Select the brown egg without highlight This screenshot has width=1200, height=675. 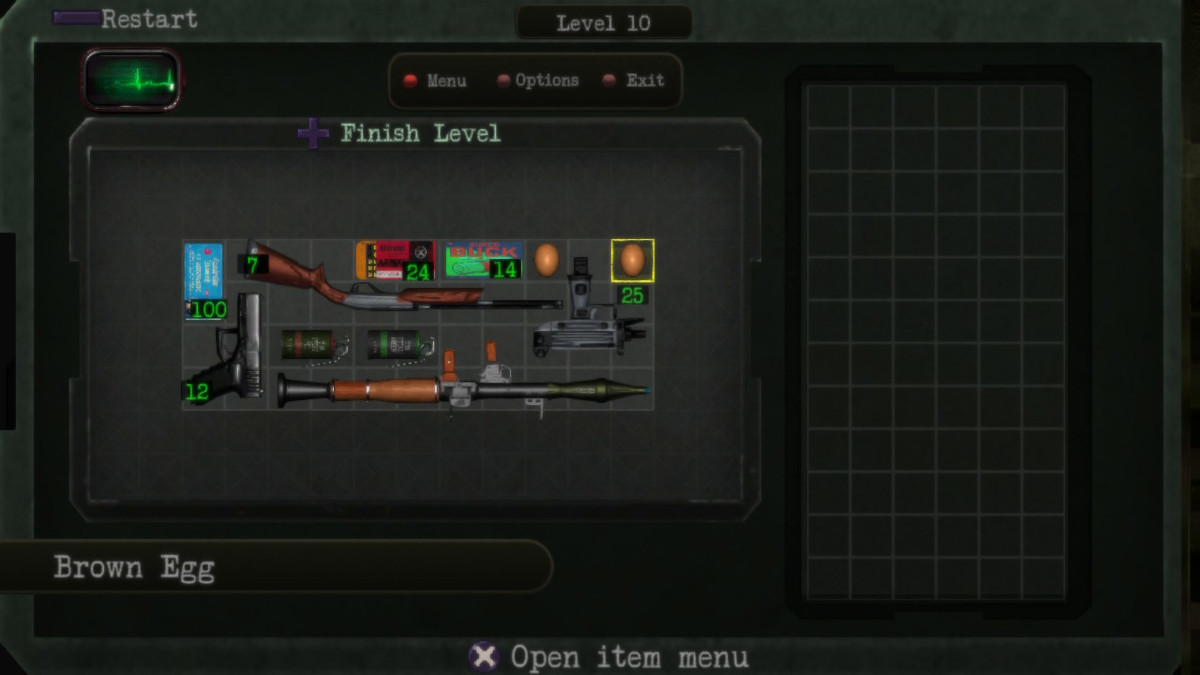pos(546,260)
